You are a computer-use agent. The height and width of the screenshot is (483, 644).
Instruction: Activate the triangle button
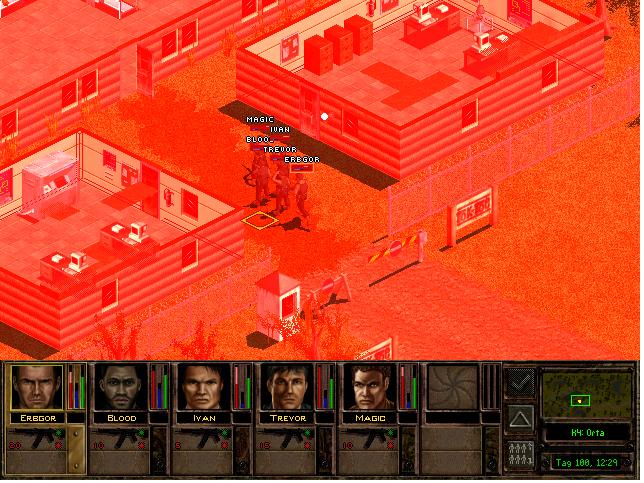point(520,417)
